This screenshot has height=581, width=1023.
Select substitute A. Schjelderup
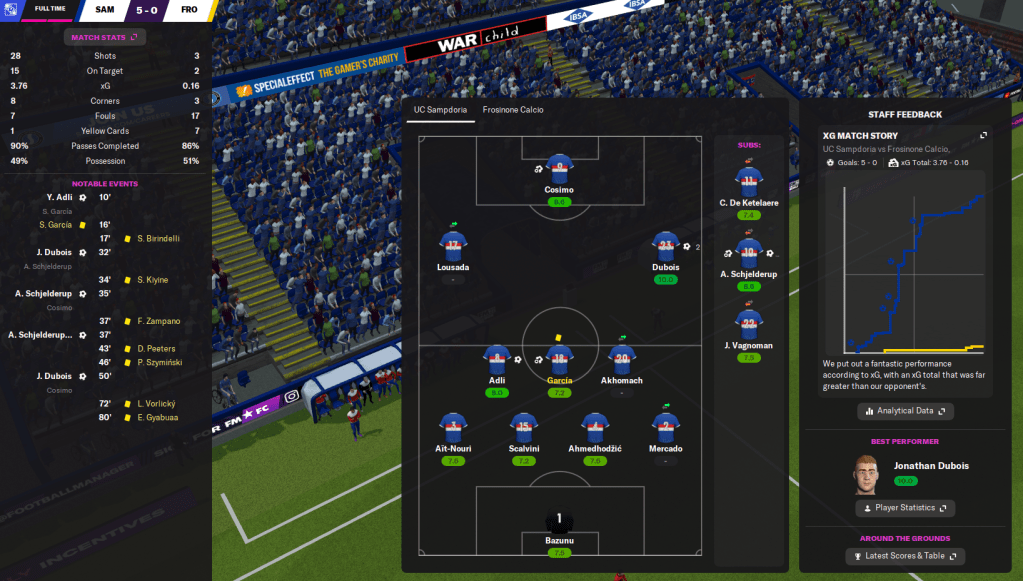pos(749,253)
